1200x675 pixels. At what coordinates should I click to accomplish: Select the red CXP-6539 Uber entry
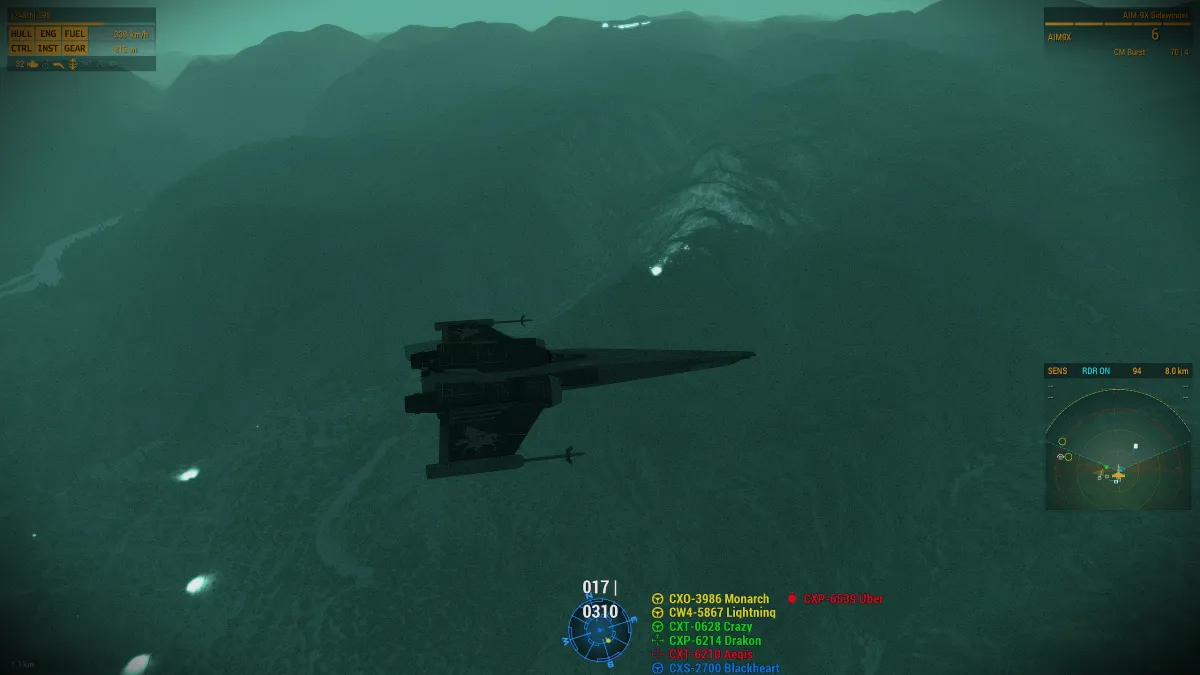[x=842, y=599]
